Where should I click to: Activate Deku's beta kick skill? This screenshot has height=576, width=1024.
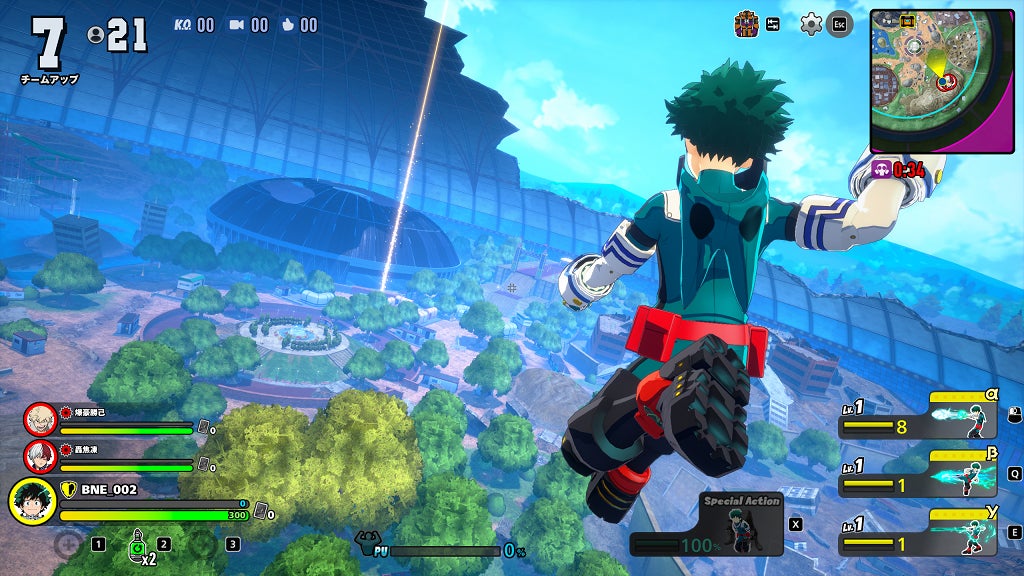pos(969,478)
